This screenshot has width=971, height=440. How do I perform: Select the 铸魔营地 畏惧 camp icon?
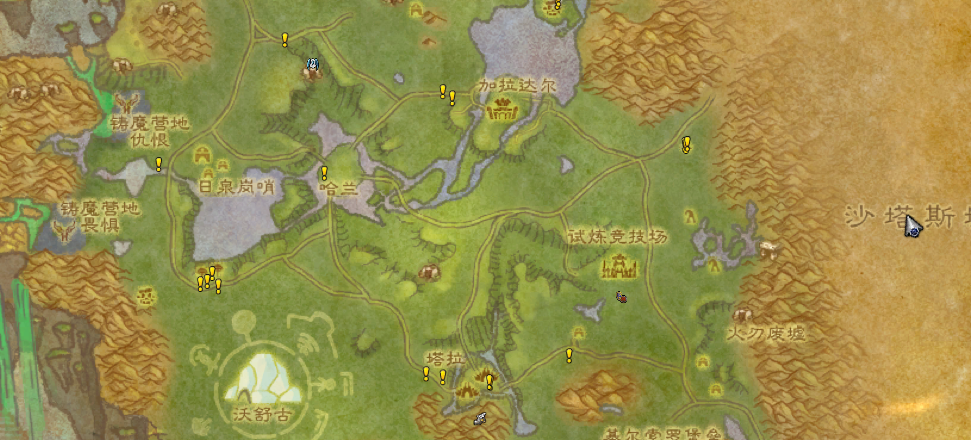click(66, 232)
